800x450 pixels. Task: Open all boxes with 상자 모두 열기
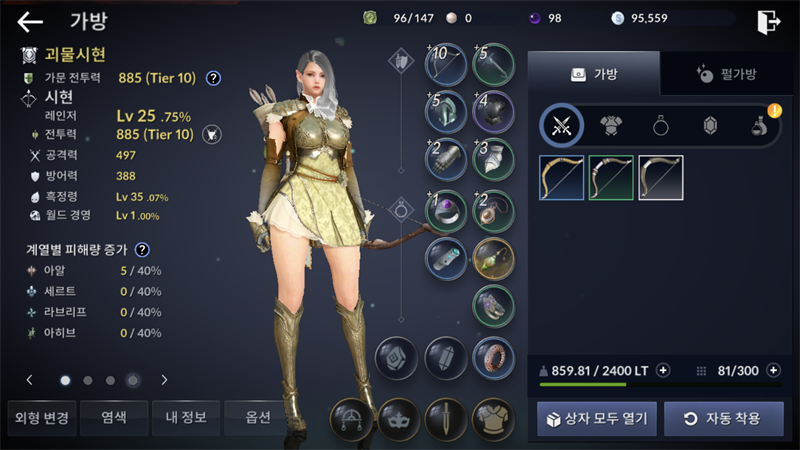coord(597,418)
